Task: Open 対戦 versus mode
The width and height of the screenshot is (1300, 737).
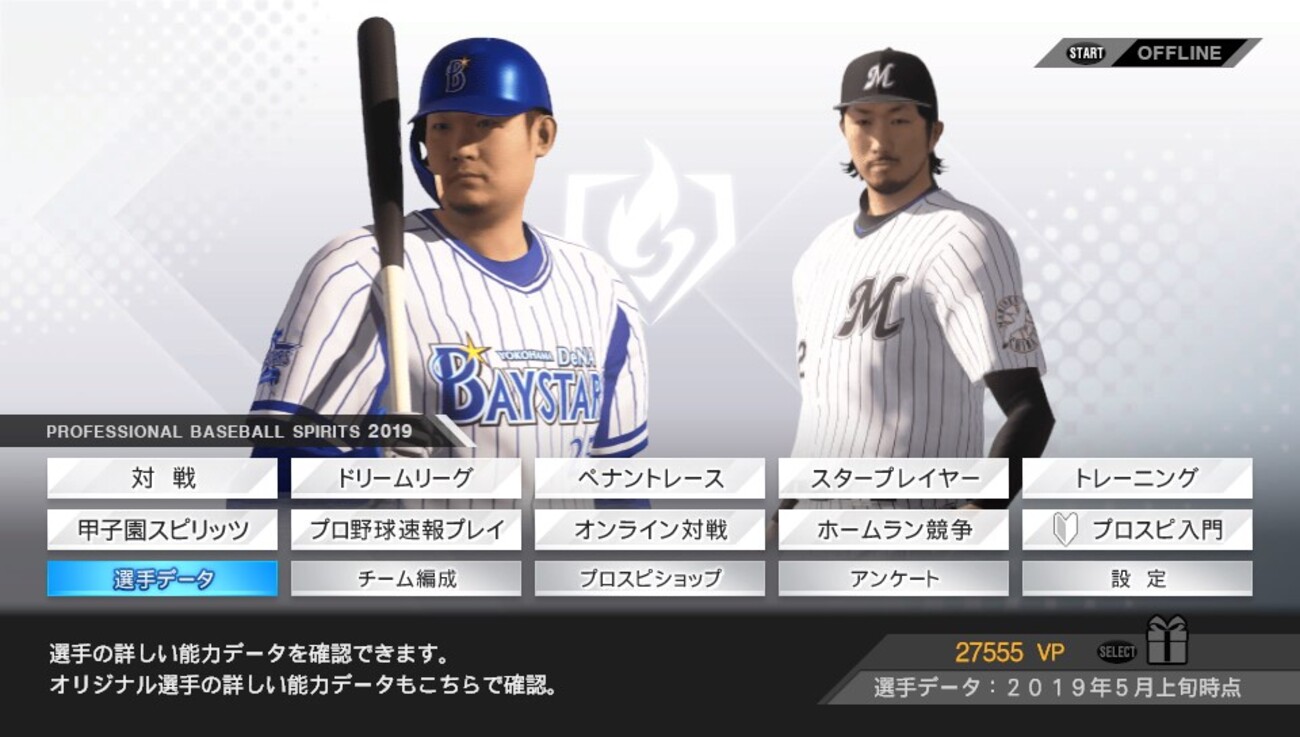Action: click(162, 479)
